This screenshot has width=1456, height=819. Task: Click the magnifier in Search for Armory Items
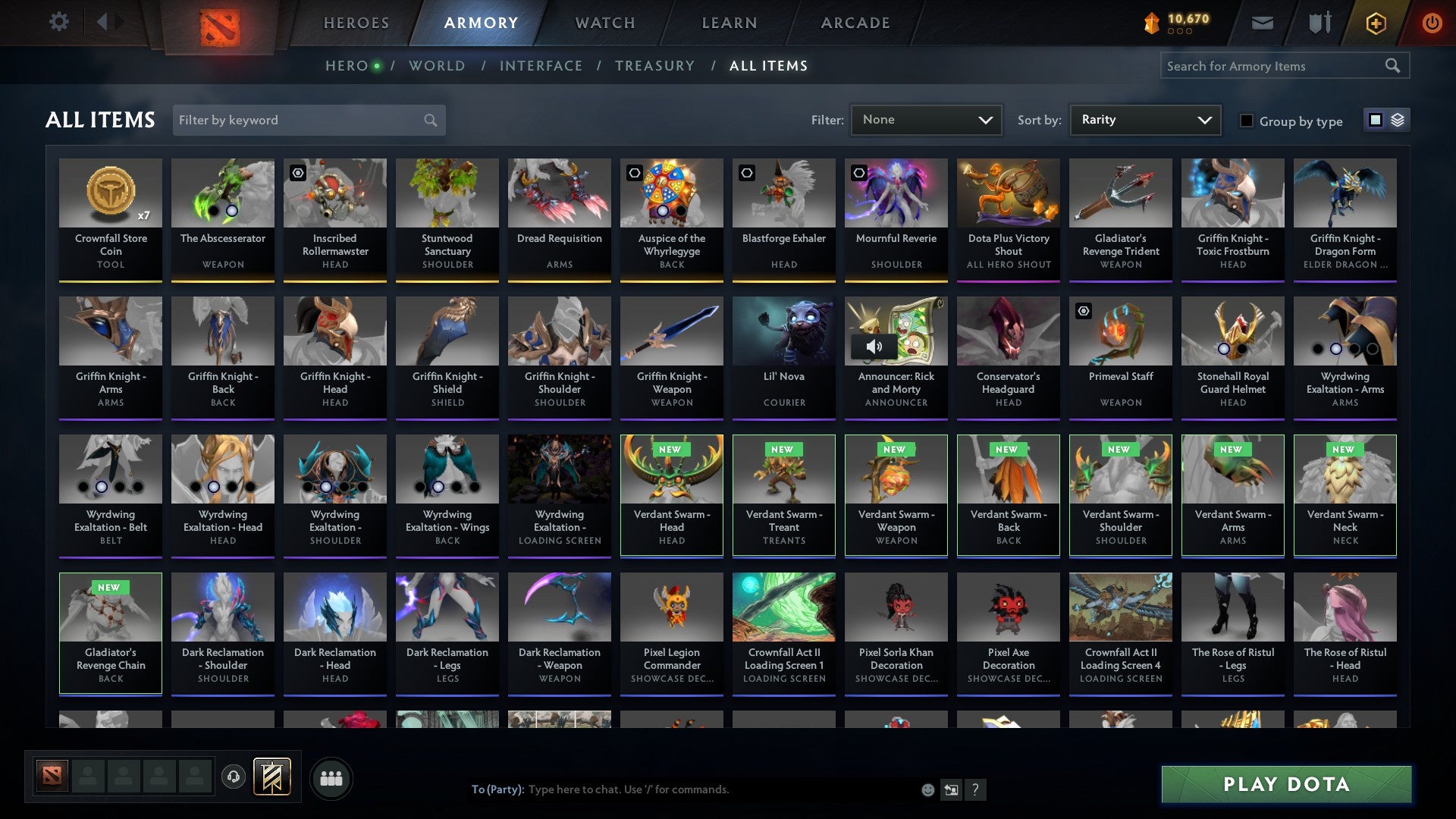coord(1394,65)
